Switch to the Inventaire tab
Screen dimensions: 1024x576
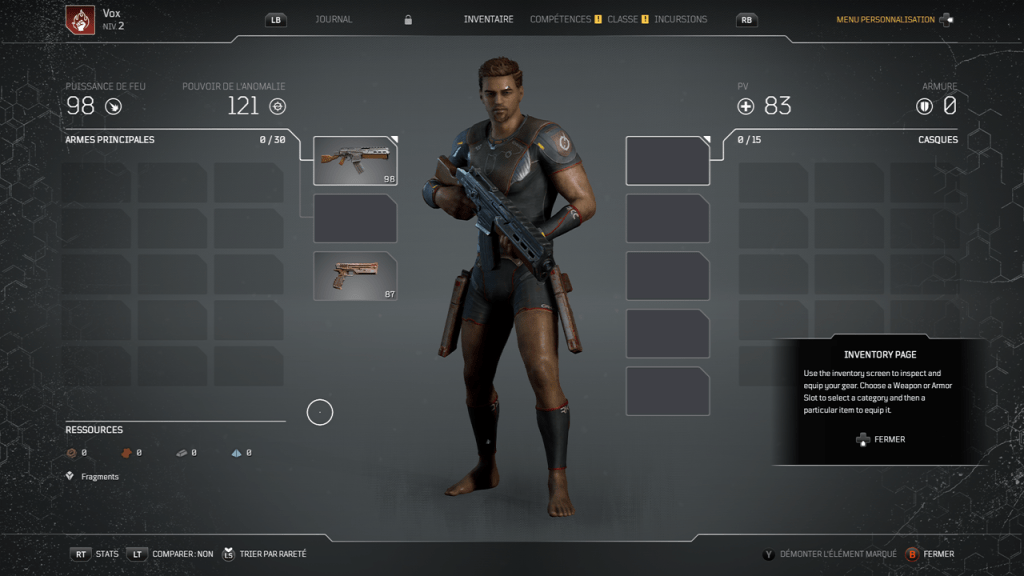click(489, 19)
